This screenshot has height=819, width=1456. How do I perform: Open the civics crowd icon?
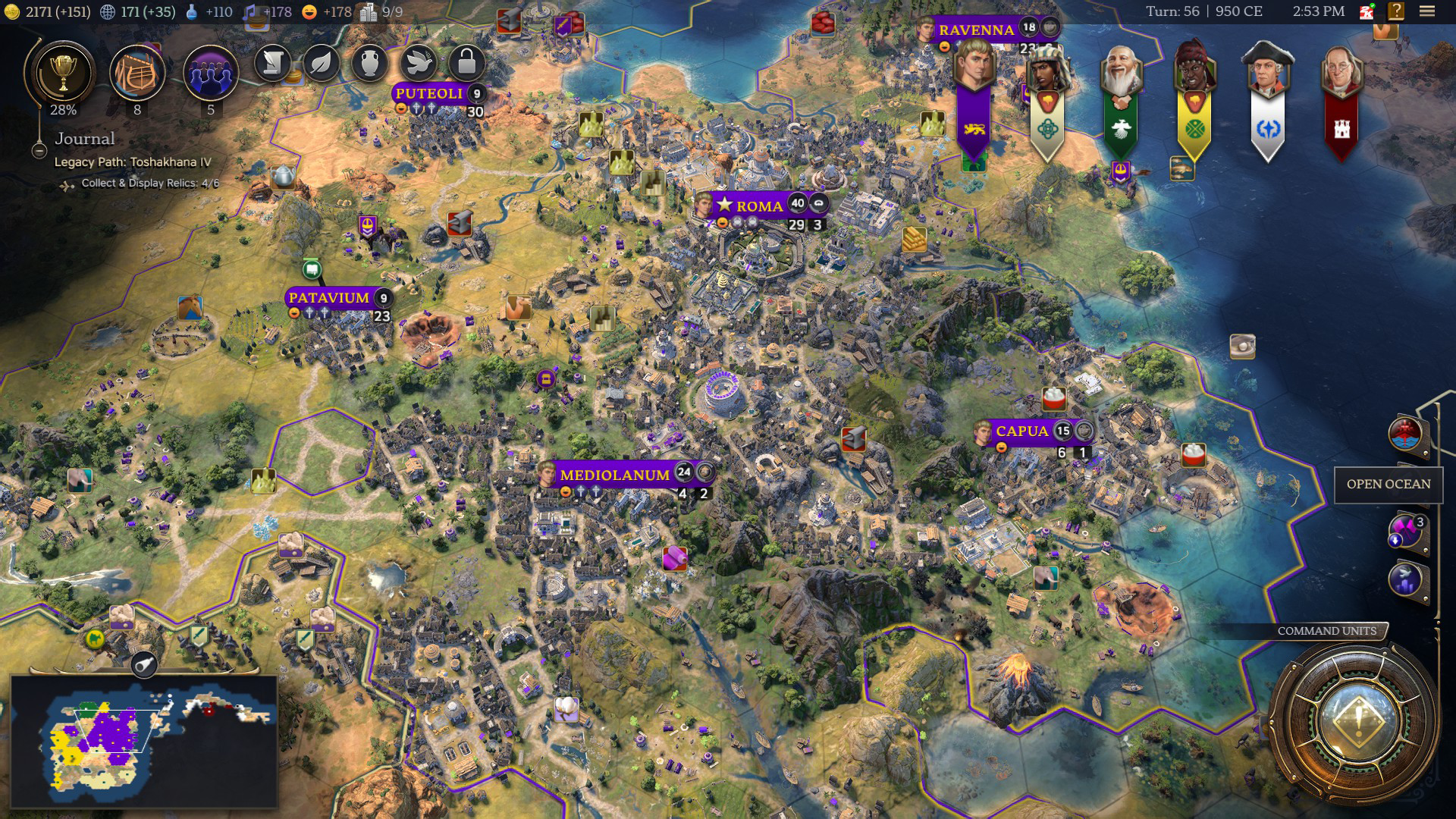point(210,74)
